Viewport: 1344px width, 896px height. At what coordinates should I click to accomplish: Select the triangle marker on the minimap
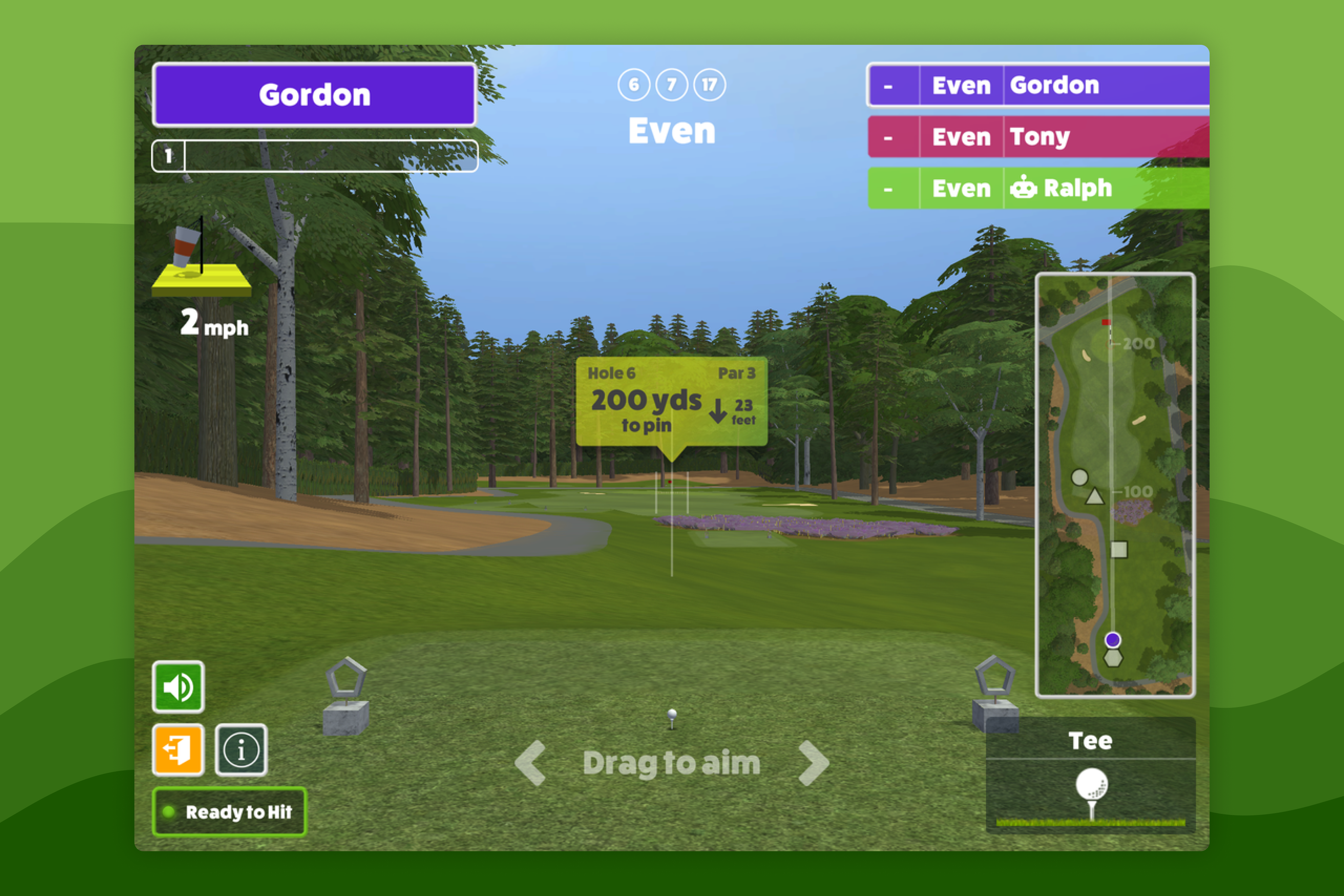[x=1094, y=497]
